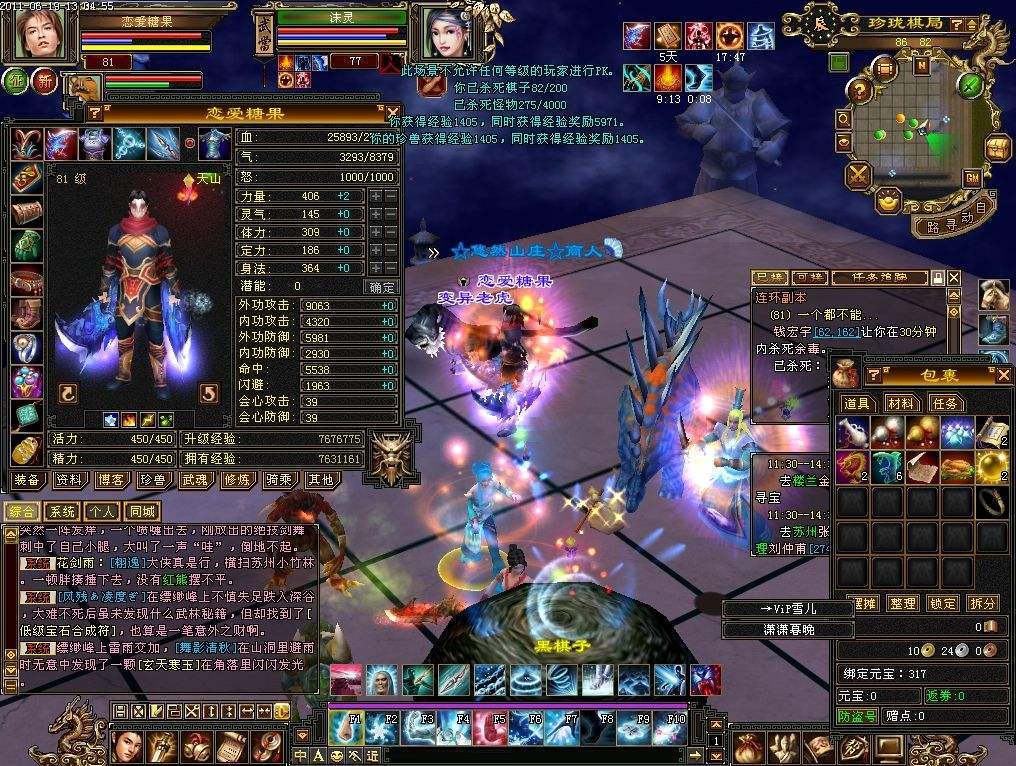Click the 防盗号 anti-theft button

857,716
